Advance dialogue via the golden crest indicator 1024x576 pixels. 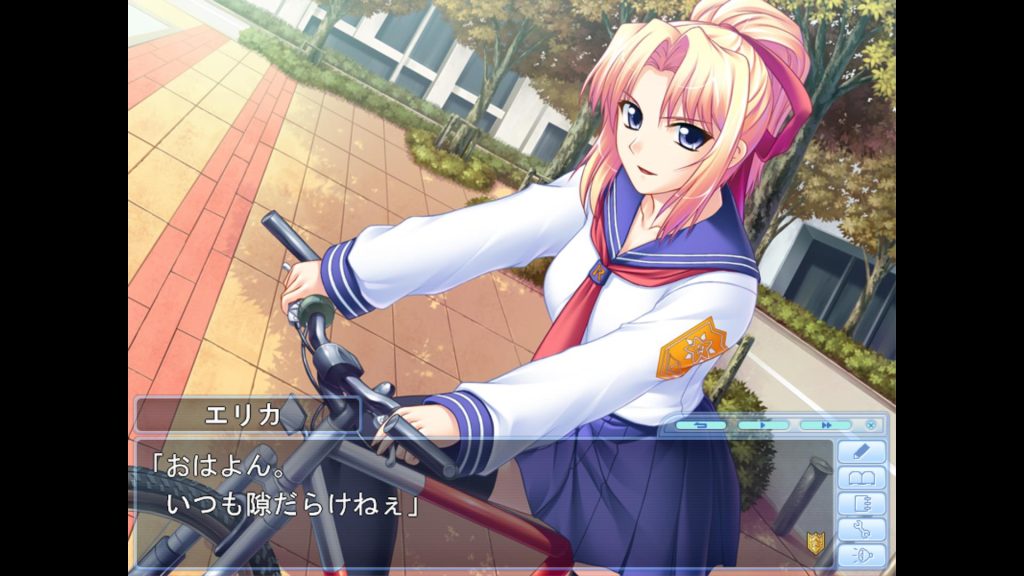[x=815, y=542]
